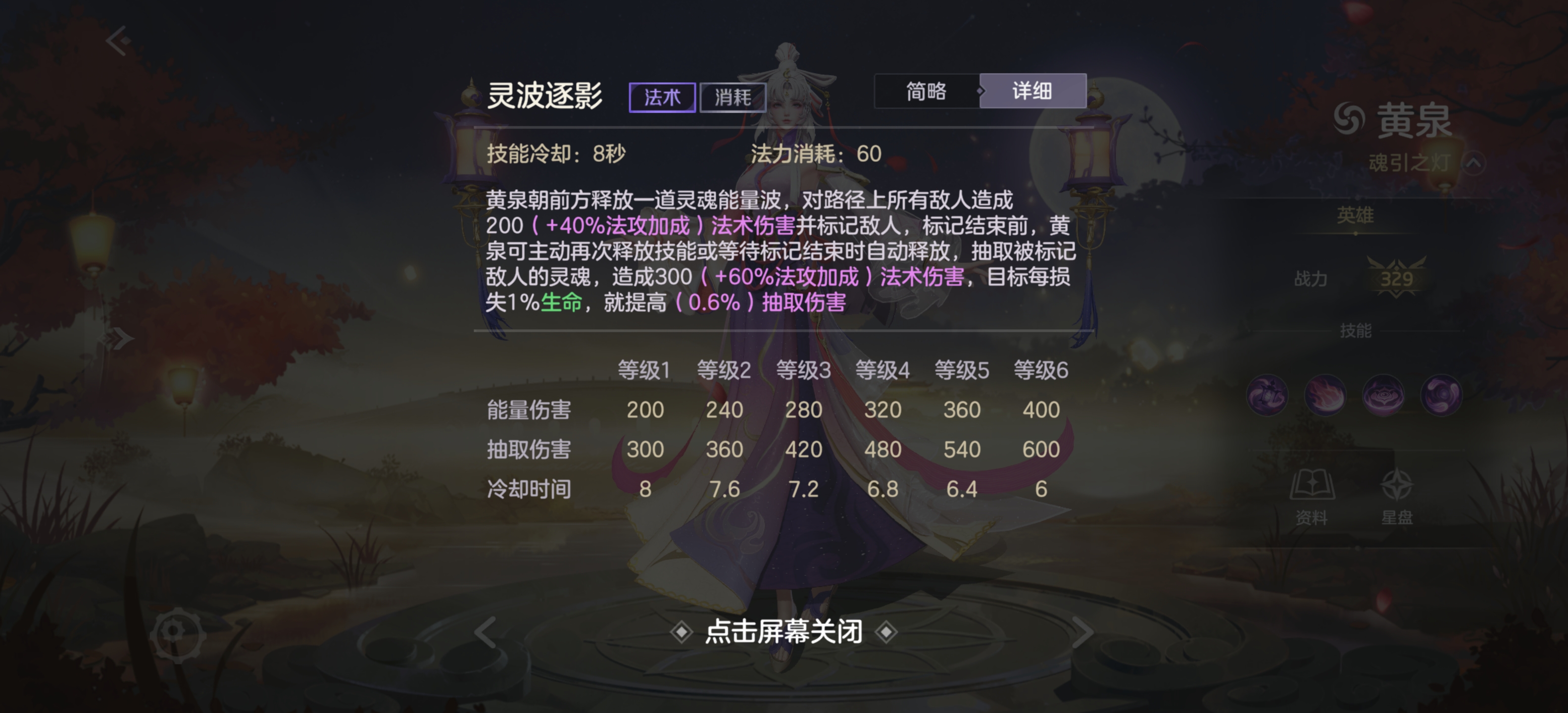Select the swirling orb skill icon 灵波逐影

click(1441, 395)
